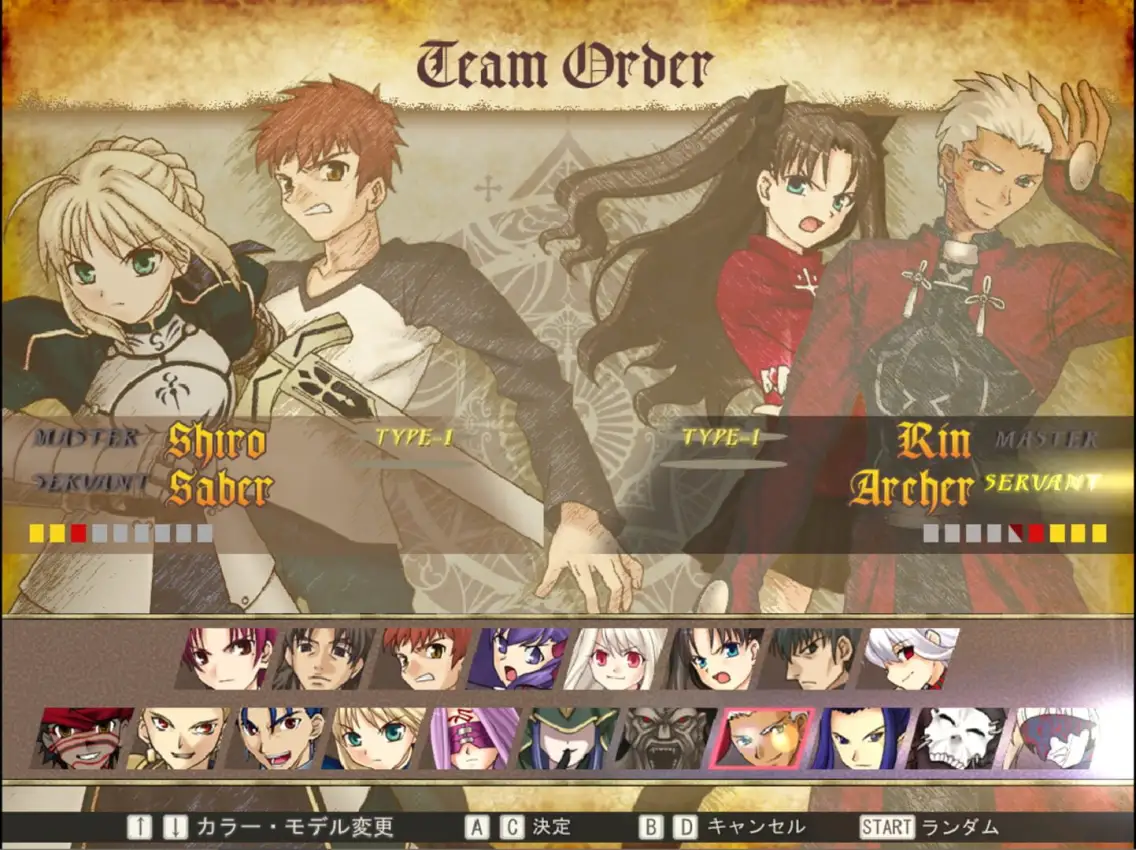1136x850 pixels.
Task: Pick the red-bandana Avenger portrait
Action: point(84,738)
